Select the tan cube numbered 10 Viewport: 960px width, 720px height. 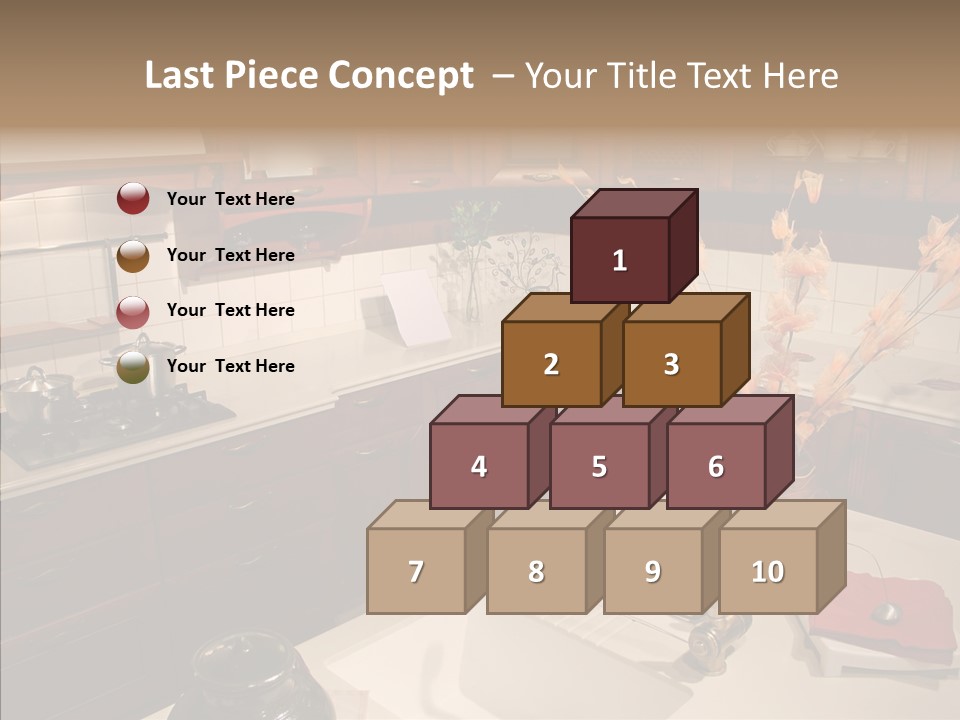(768, 571)
